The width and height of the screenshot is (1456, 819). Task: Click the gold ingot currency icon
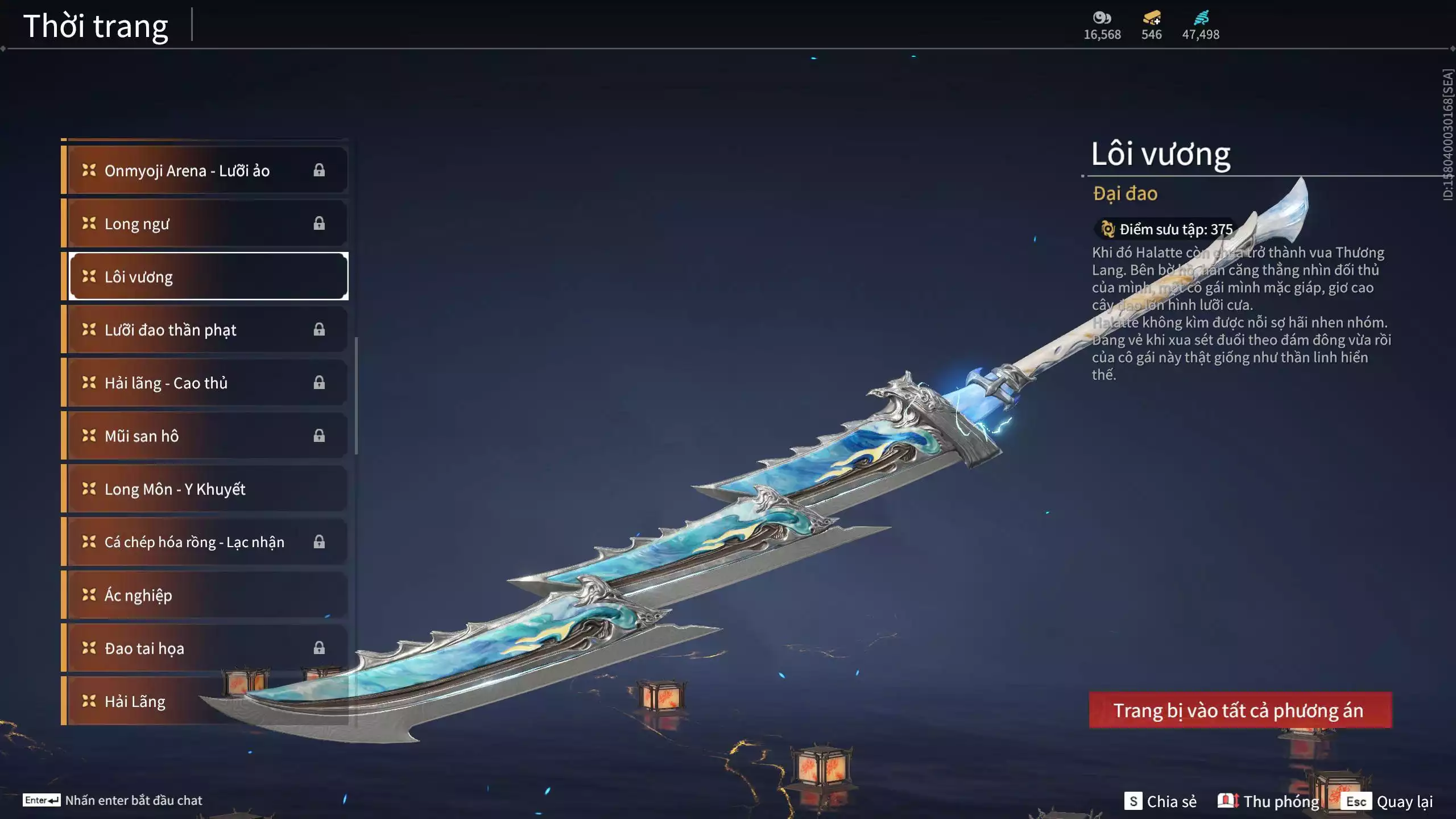1151,18
